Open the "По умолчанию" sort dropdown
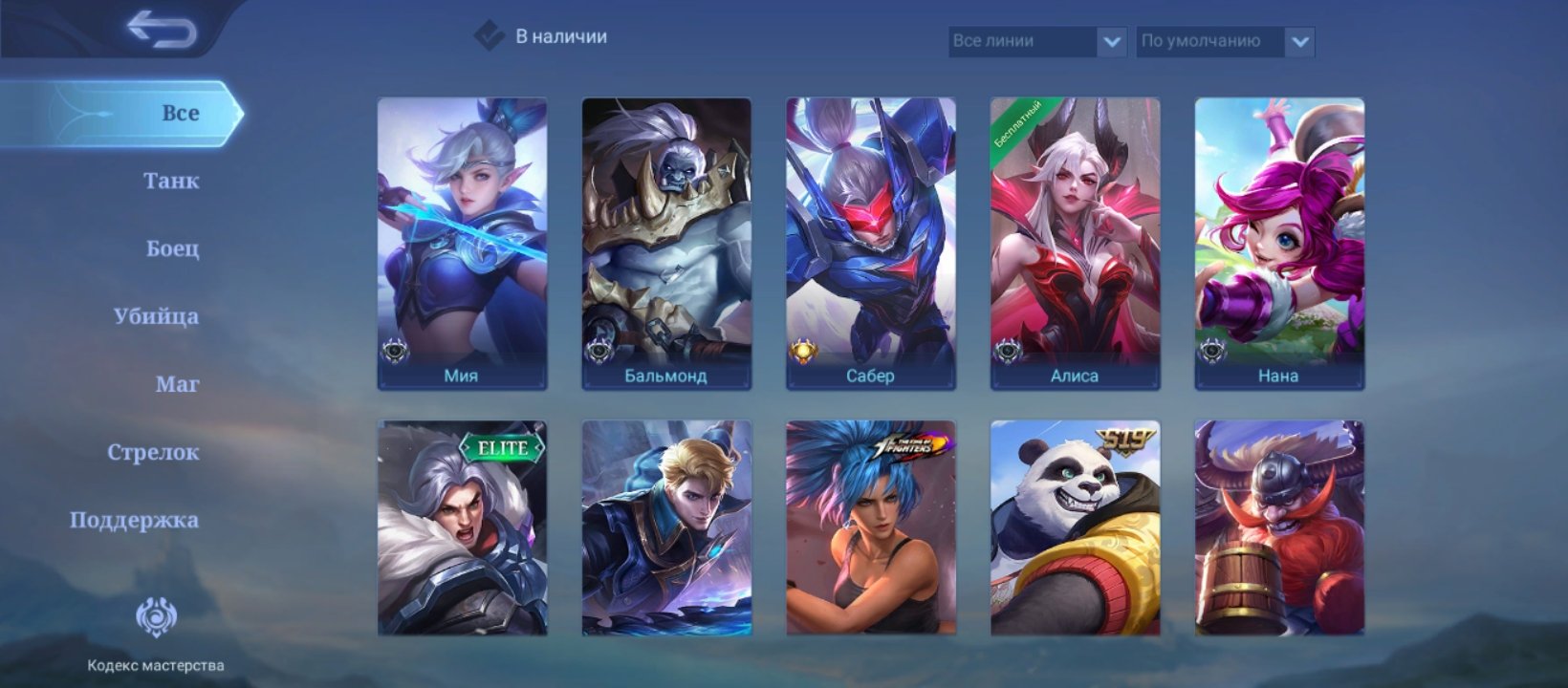Image resolution: width=1568 pixels, height=688 pixels. [x=1225, y=41]
